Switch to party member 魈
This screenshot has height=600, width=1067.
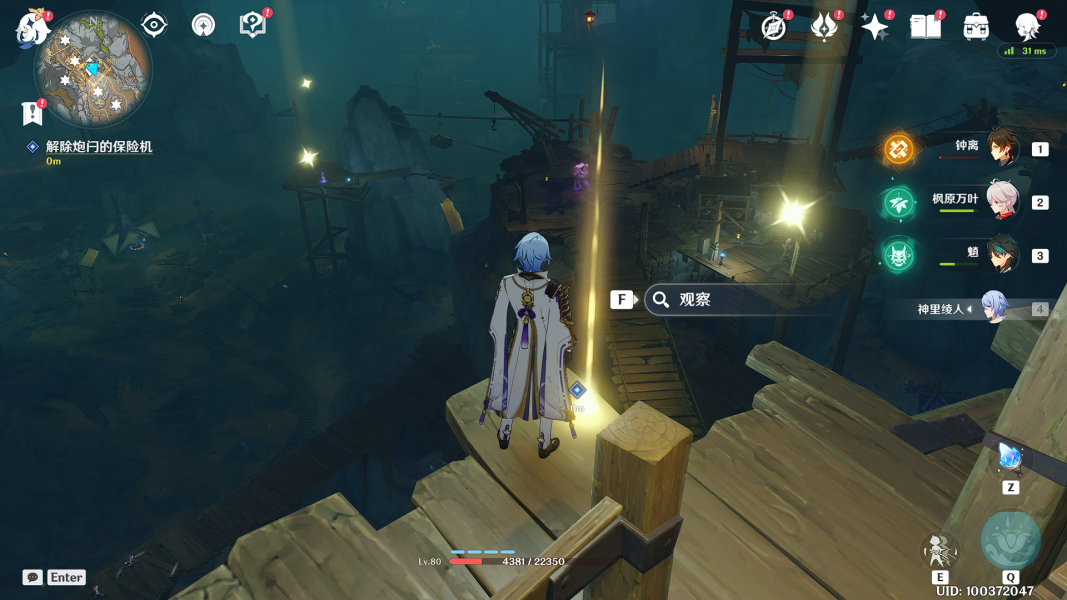[1001, 255]
